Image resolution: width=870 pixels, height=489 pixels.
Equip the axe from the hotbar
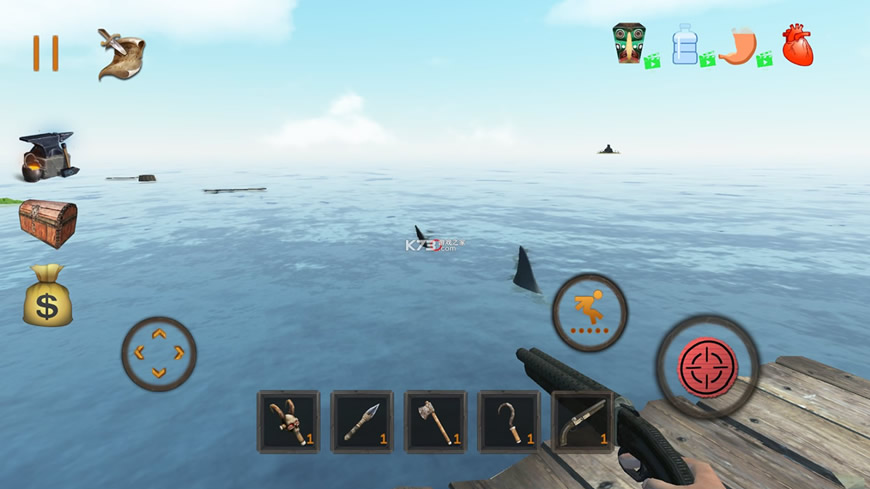click(435, 421)
